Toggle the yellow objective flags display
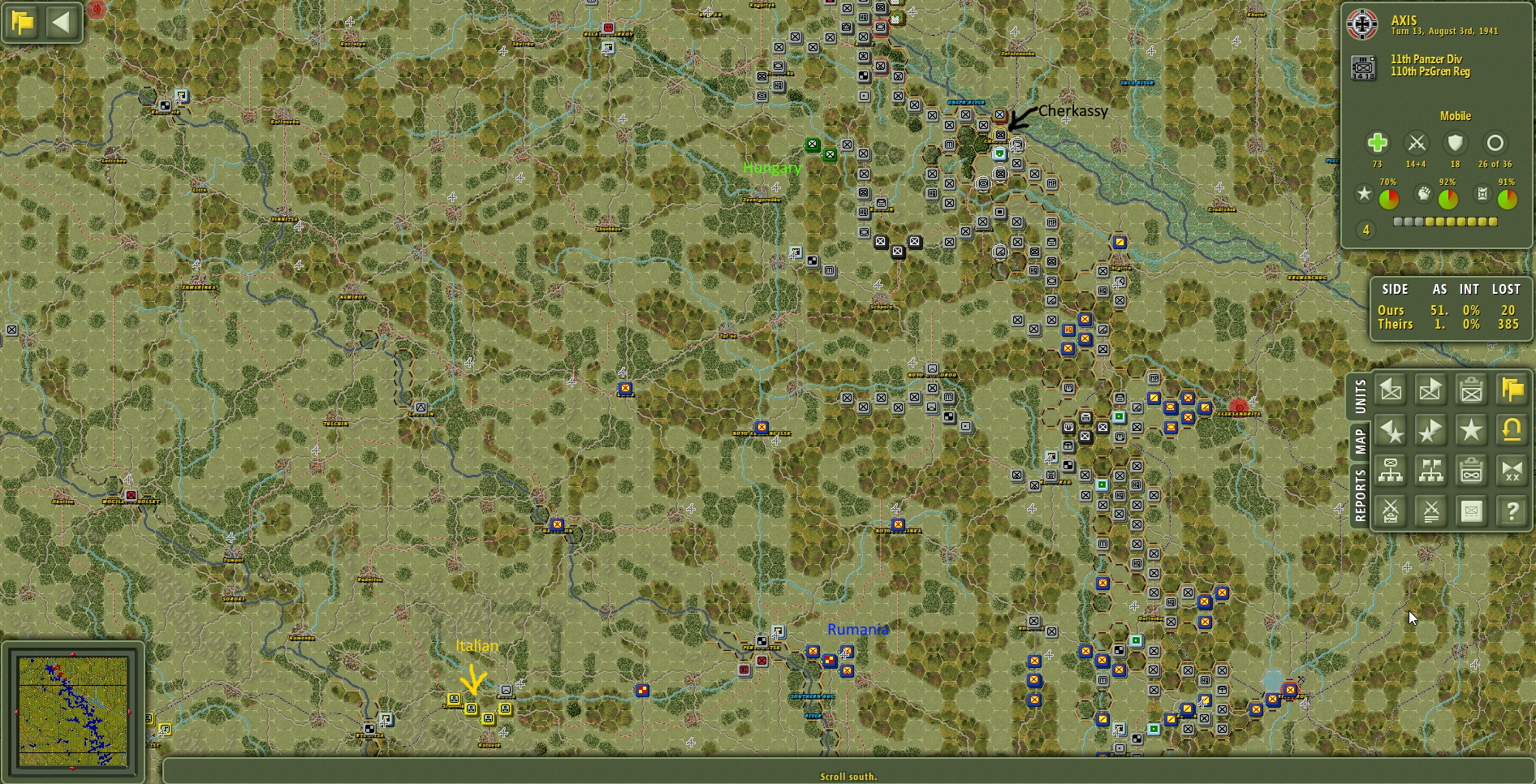 coord(1512,390)
